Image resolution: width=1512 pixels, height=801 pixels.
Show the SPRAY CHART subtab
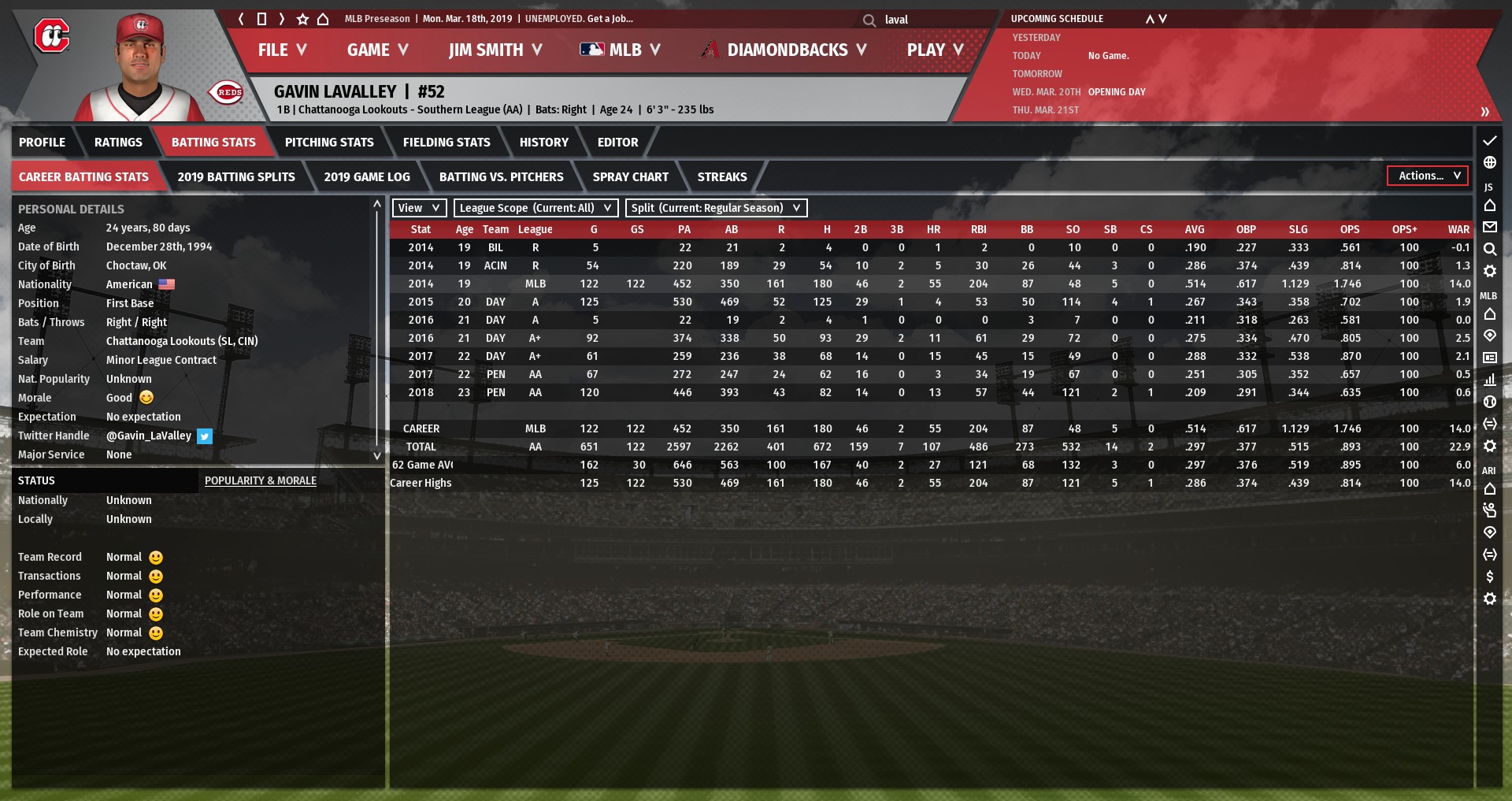click(x=630, y=177)
